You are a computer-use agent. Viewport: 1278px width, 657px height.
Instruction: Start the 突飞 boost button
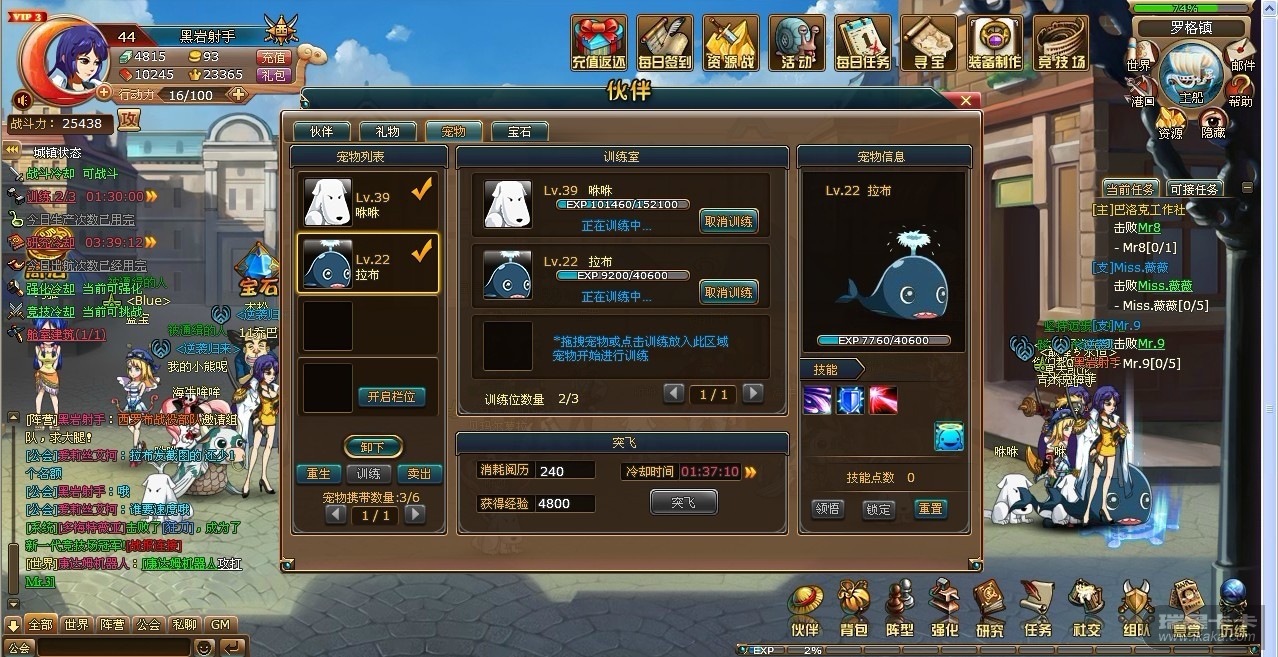683,503
